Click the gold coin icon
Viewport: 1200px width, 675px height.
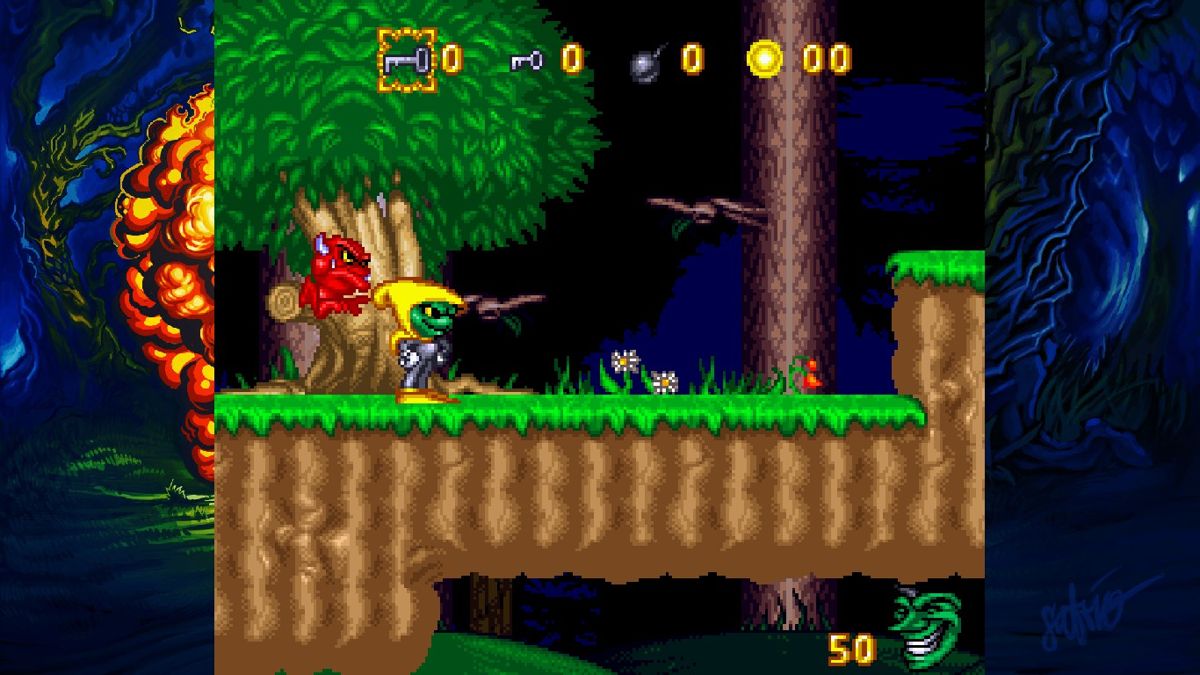(765, 59)
